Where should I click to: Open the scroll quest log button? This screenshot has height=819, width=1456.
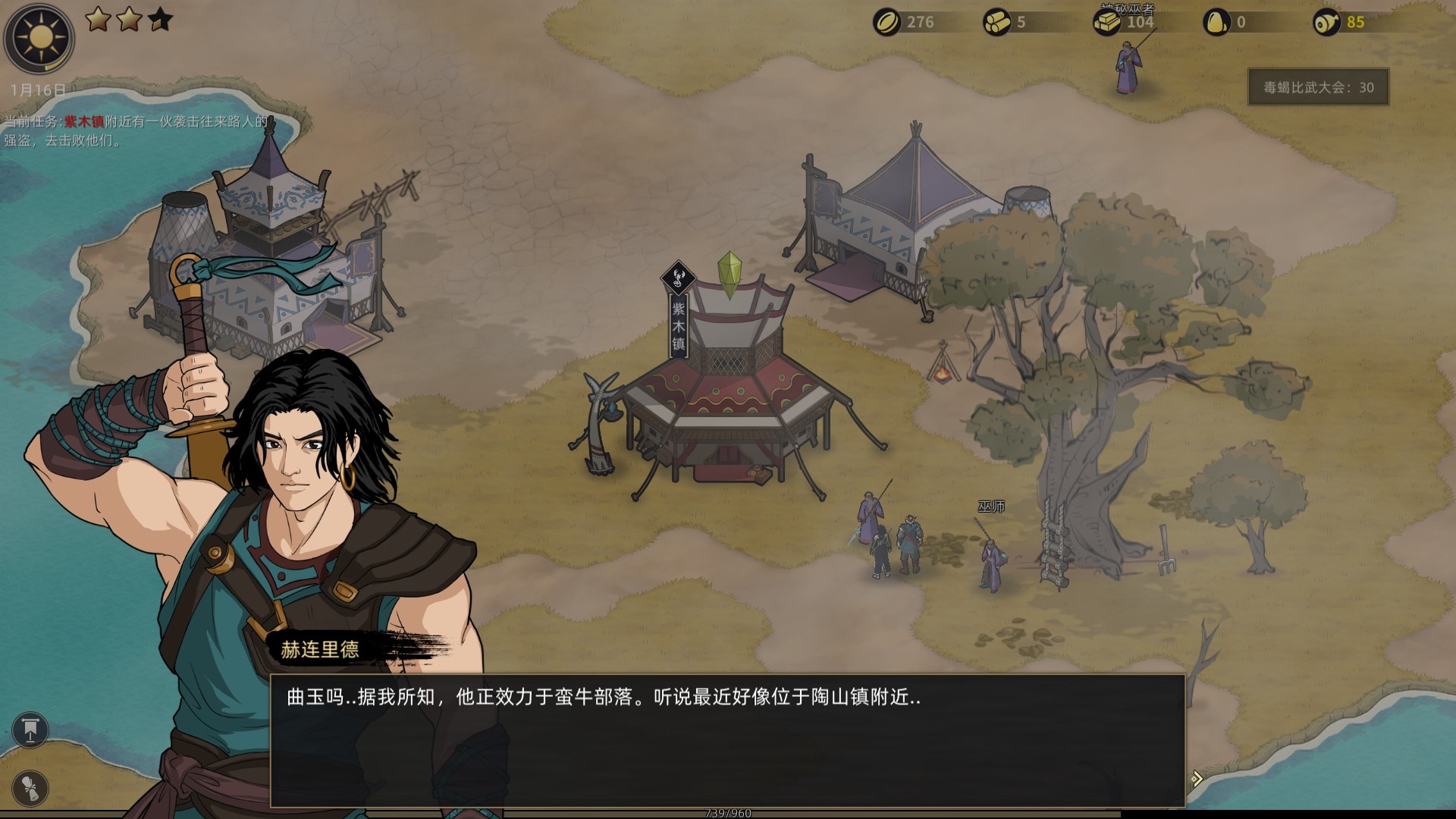tap(30, 788)
